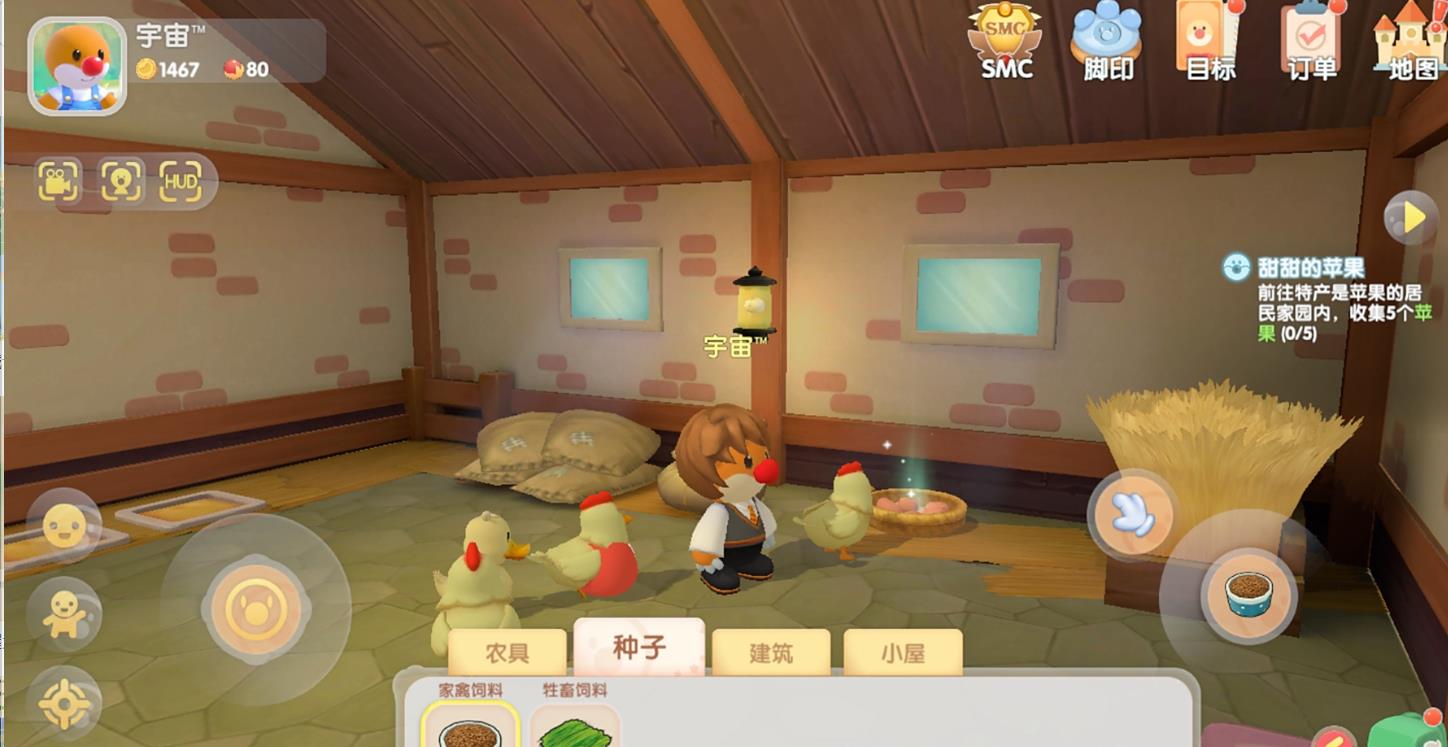Expand the quest tracker arrow
Viewport: 1448px width, 747px height.
pos(1413,216)
